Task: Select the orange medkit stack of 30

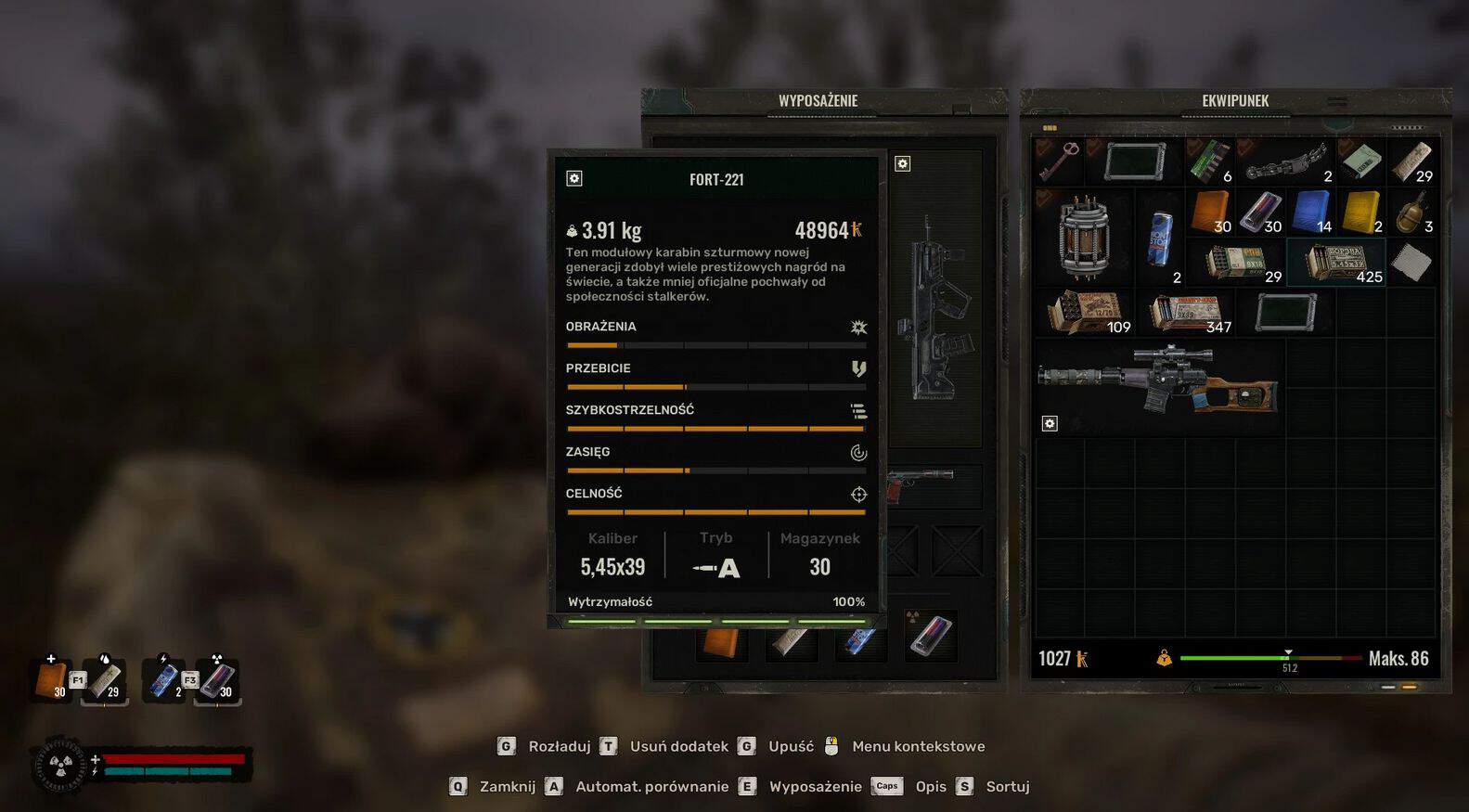Action: pyautogui.click(x=1210, y=213)
